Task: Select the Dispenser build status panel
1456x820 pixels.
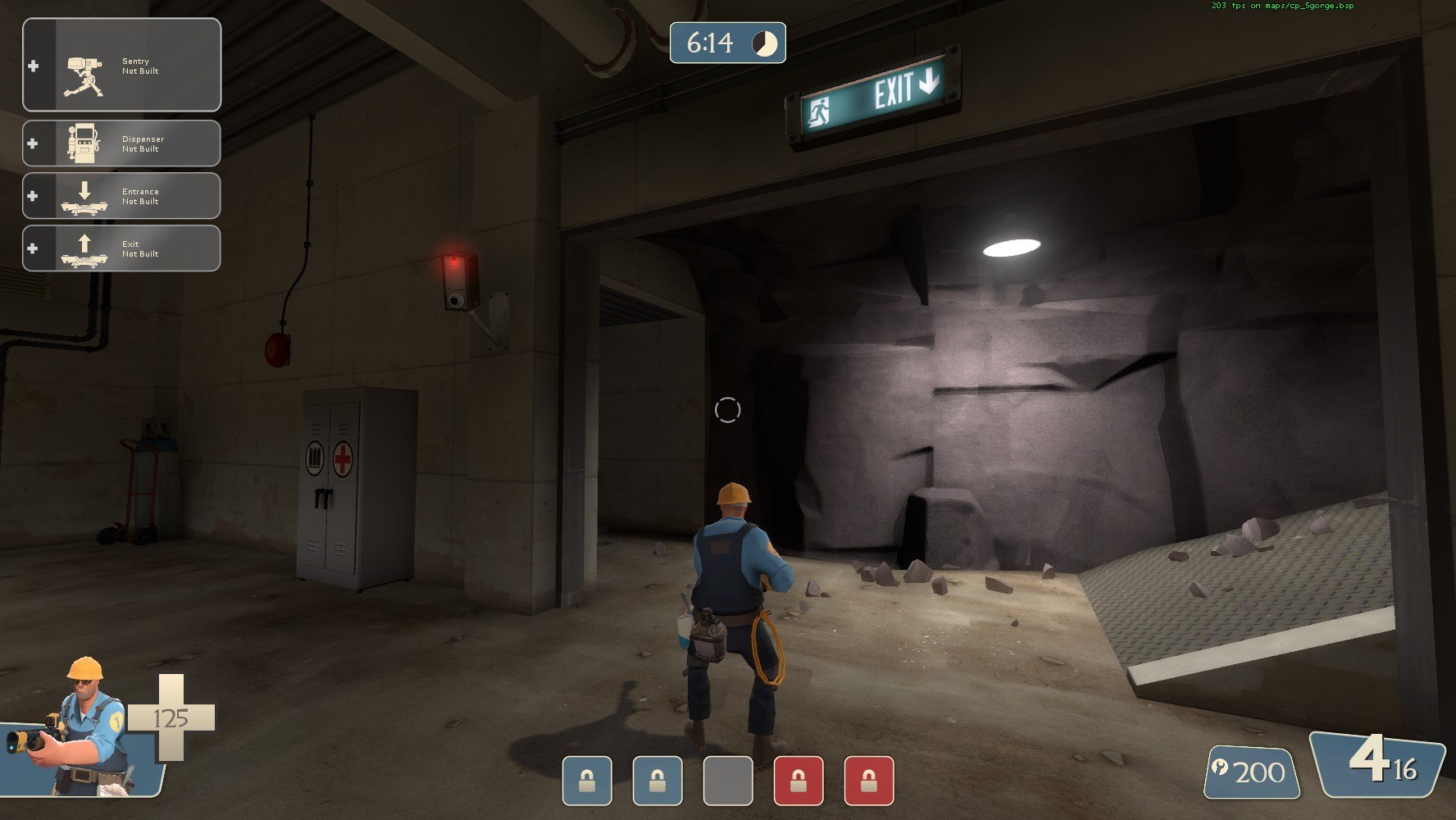Action: coord(121,143)
